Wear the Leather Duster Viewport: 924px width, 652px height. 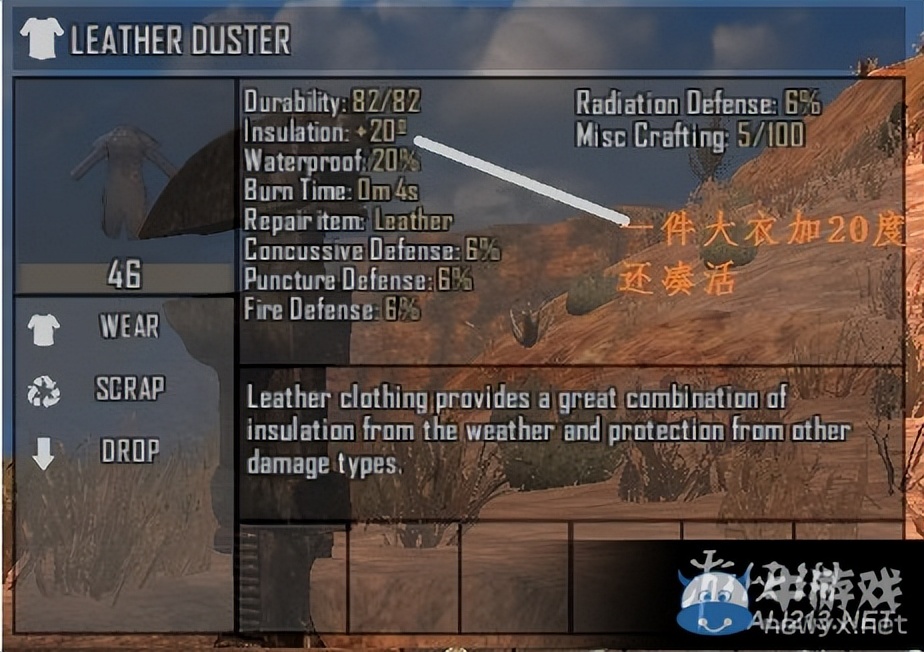click(x=128, y=327)
